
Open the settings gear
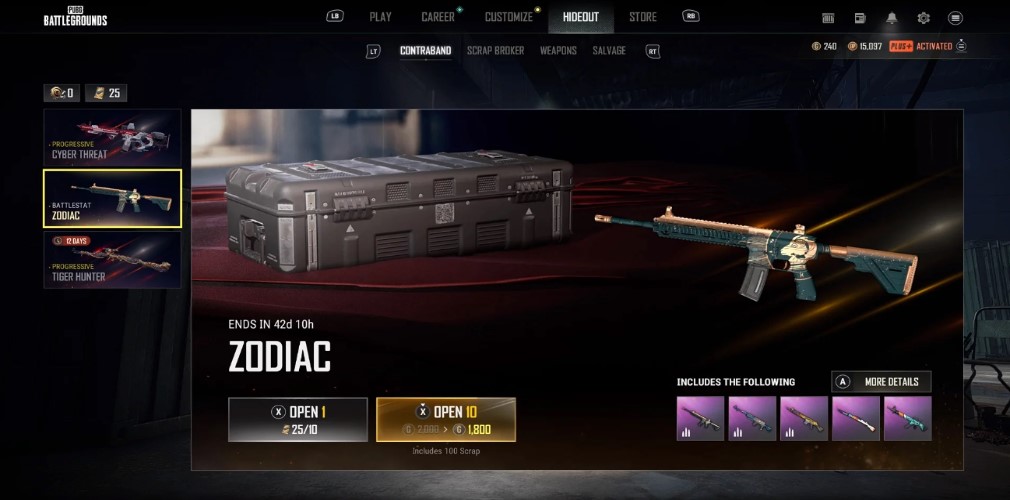(x=923, y=18)
